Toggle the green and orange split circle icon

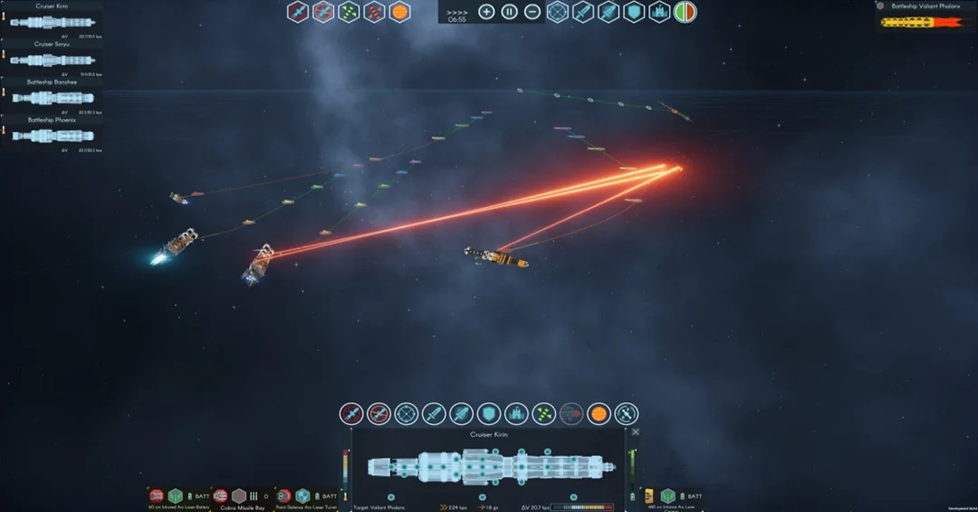click(685, 12)
